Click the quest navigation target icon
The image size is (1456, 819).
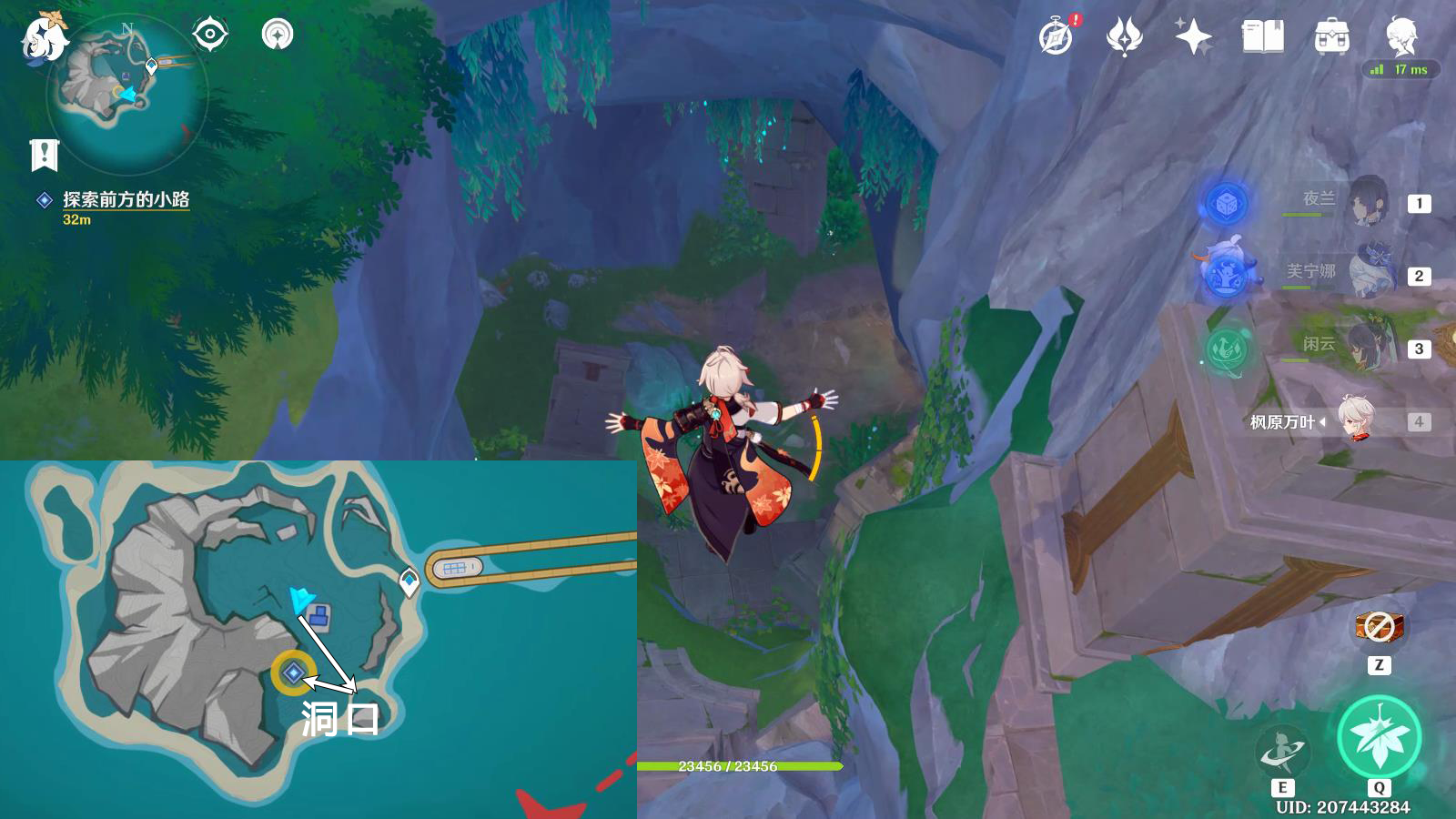click(209, 35)
